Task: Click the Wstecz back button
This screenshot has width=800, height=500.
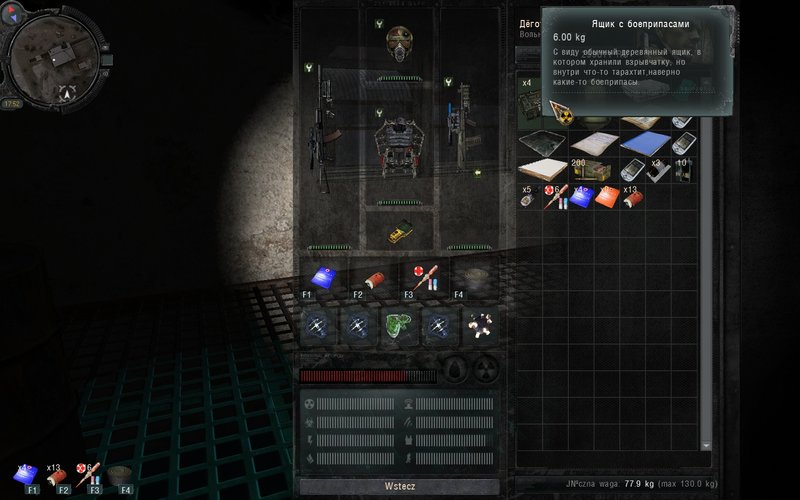Action: click(x=397, y=485)
